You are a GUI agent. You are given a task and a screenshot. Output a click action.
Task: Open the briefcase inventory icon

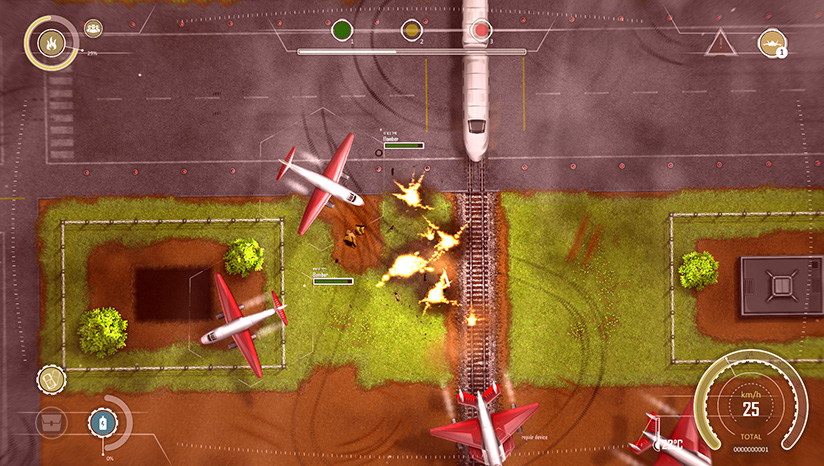(x=51, y=423)
